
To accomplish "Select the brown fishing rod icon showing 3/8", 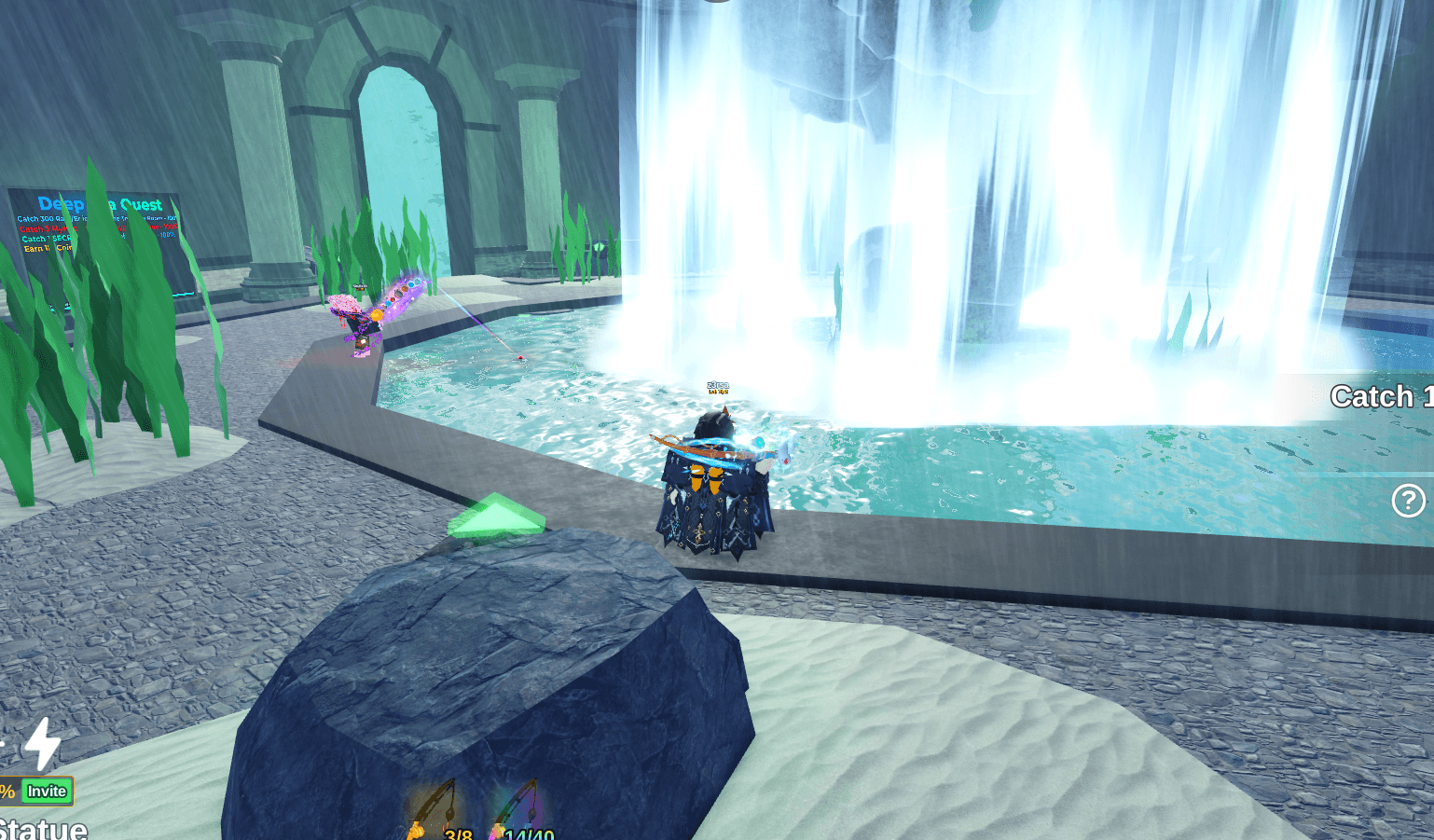I will click(434, 806).
